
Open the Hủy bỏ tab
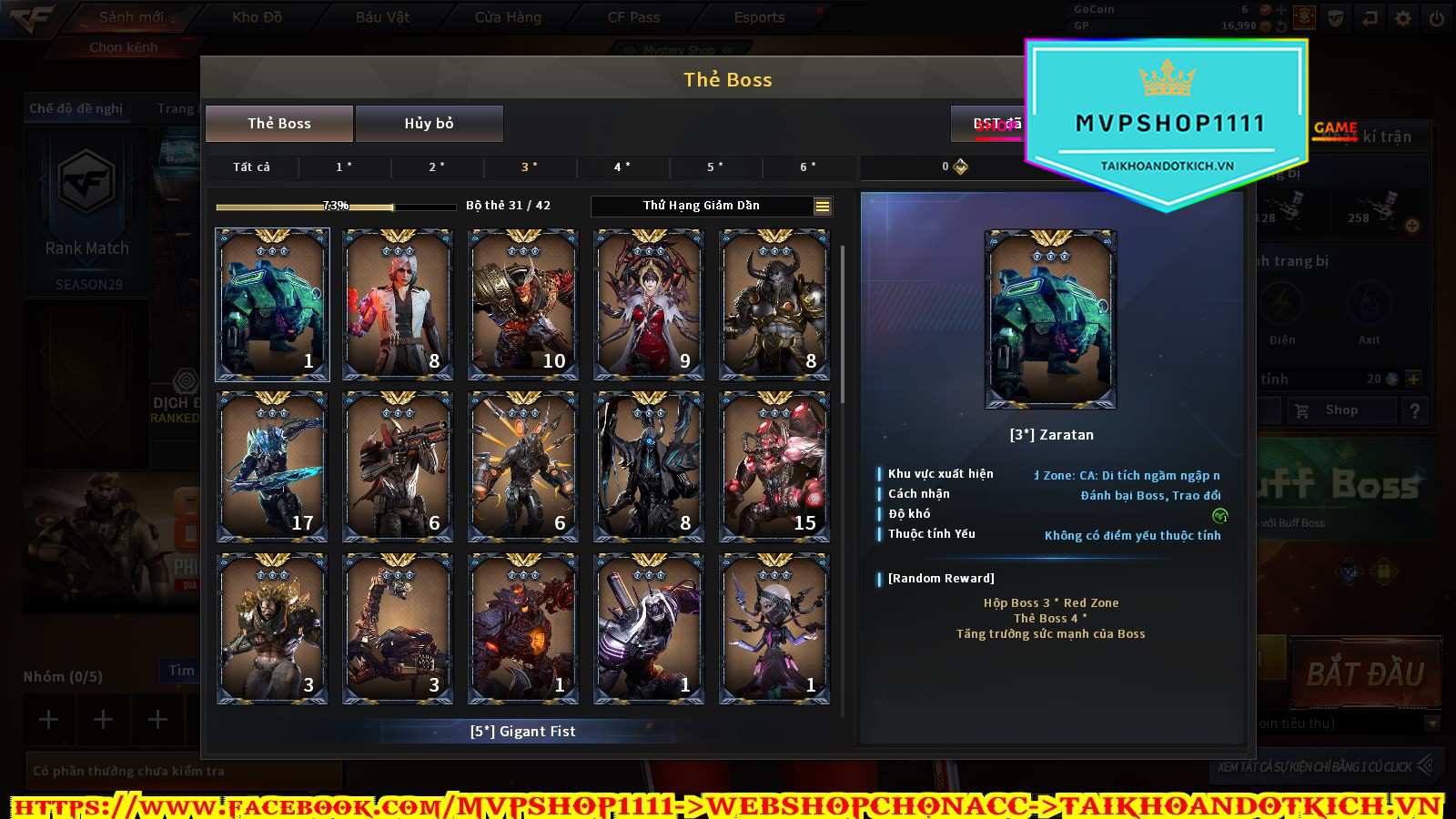(x=429, y=124)
